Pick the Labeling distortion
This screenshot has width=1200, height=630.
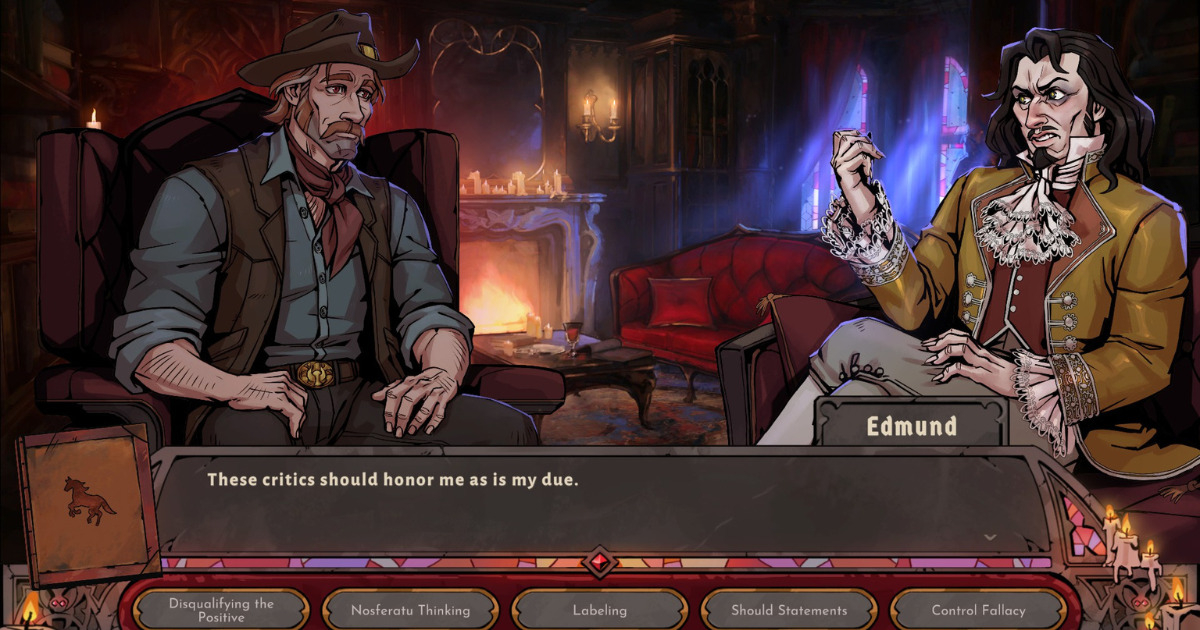600,610
